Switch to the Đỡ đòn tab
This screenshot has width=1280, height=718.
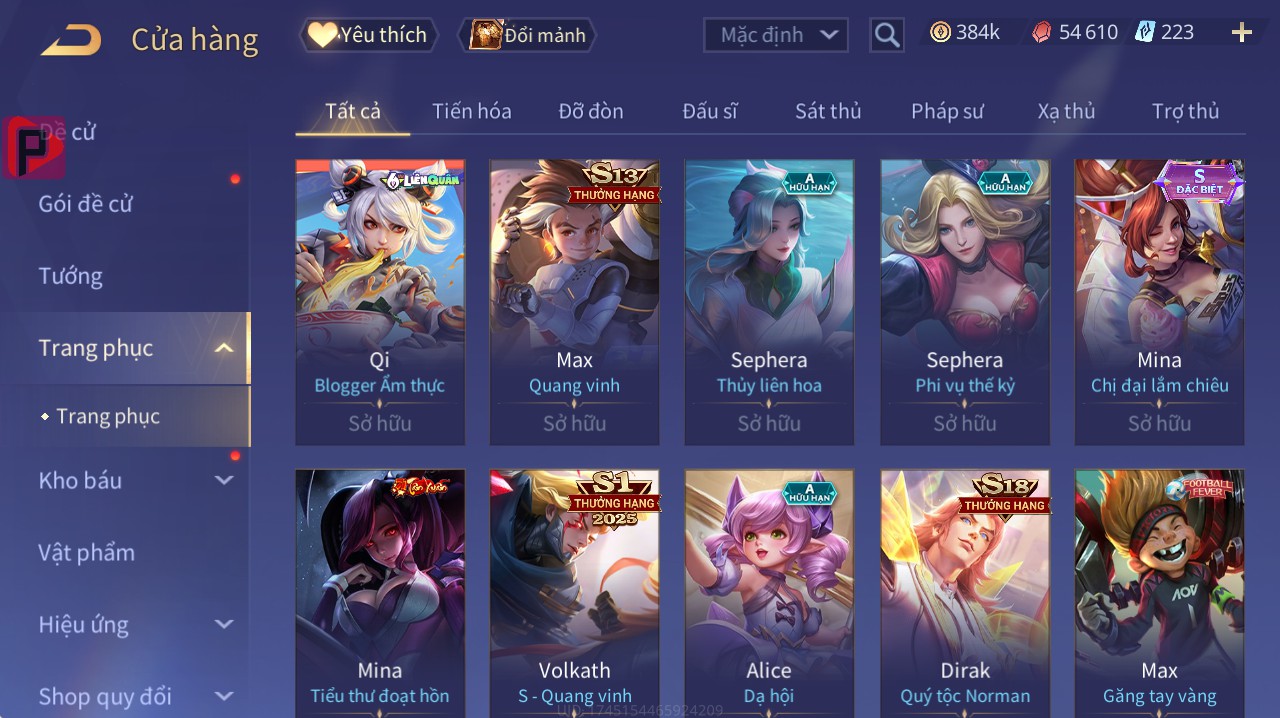[590, 111]
